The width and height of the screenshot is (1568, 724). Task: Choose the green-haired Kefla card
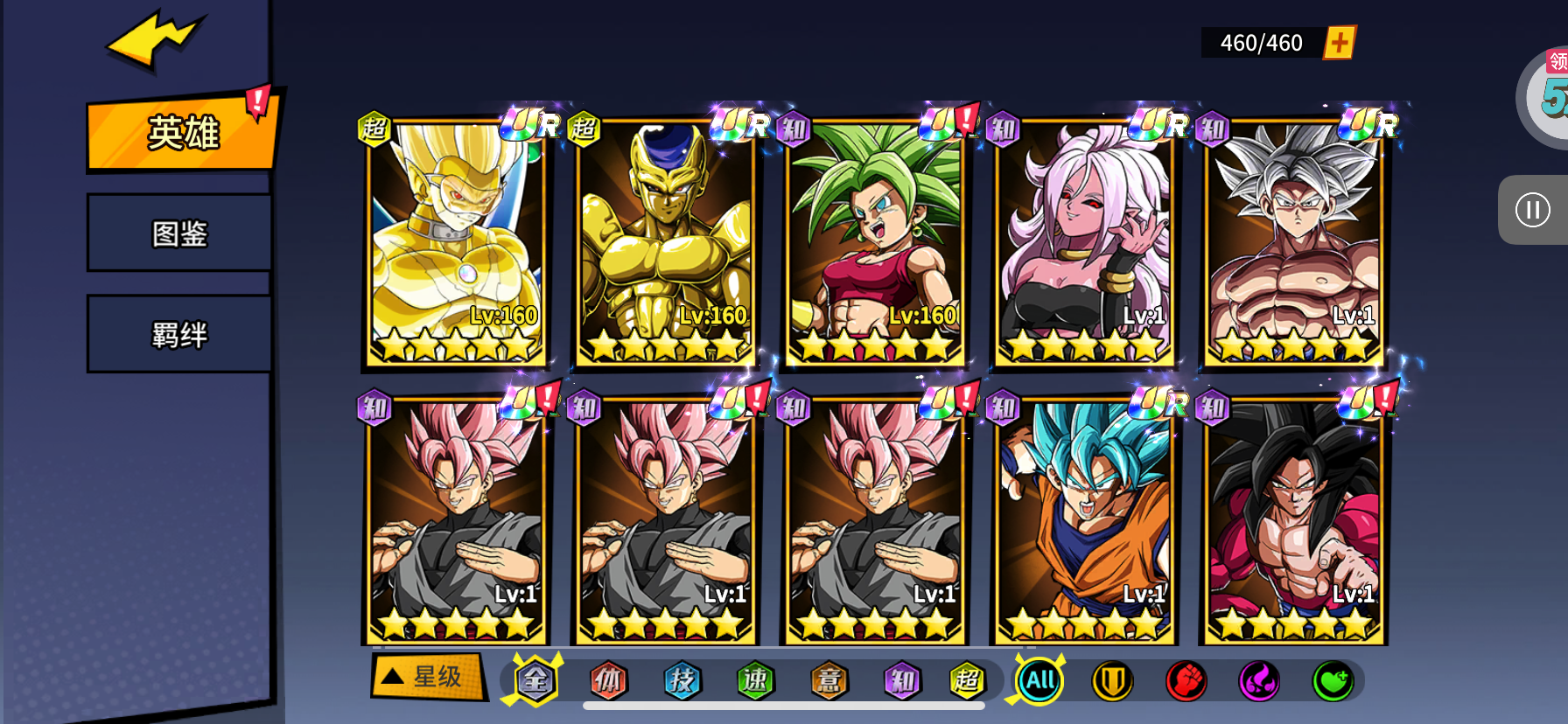click(x=875, y=242)
